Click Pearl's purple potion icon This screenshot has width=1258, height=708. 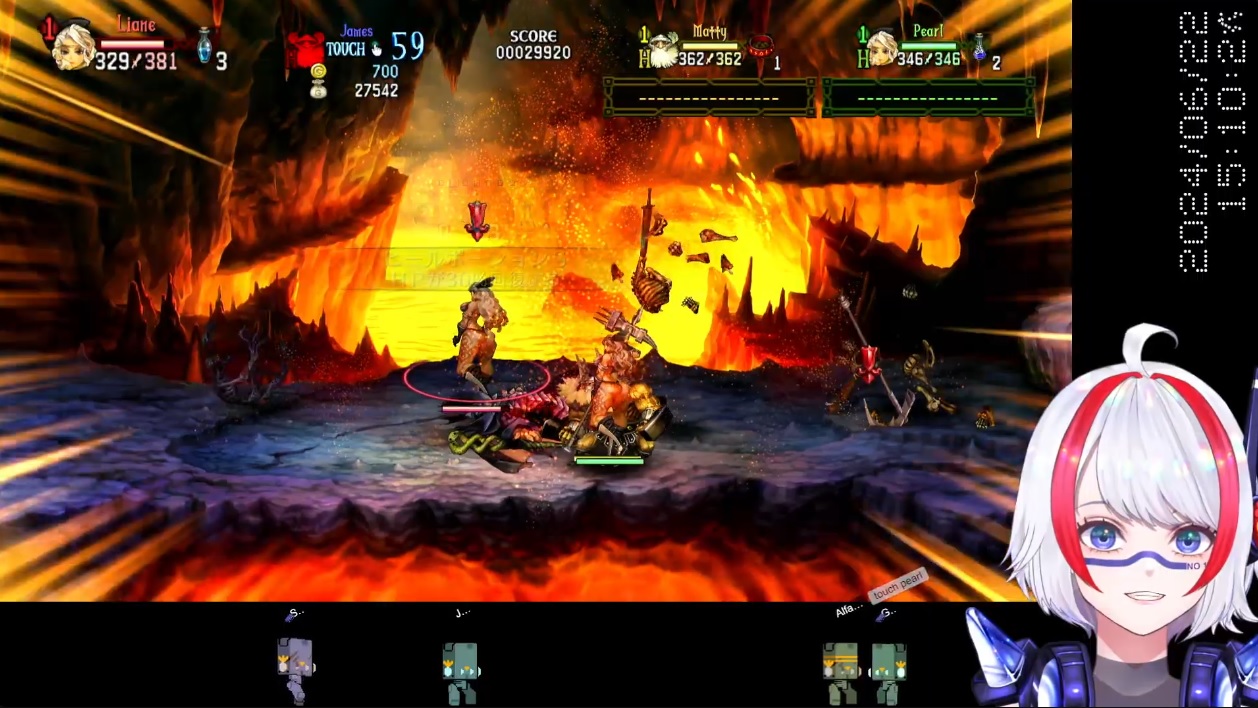pyautogui.click(x=980, y=46)
